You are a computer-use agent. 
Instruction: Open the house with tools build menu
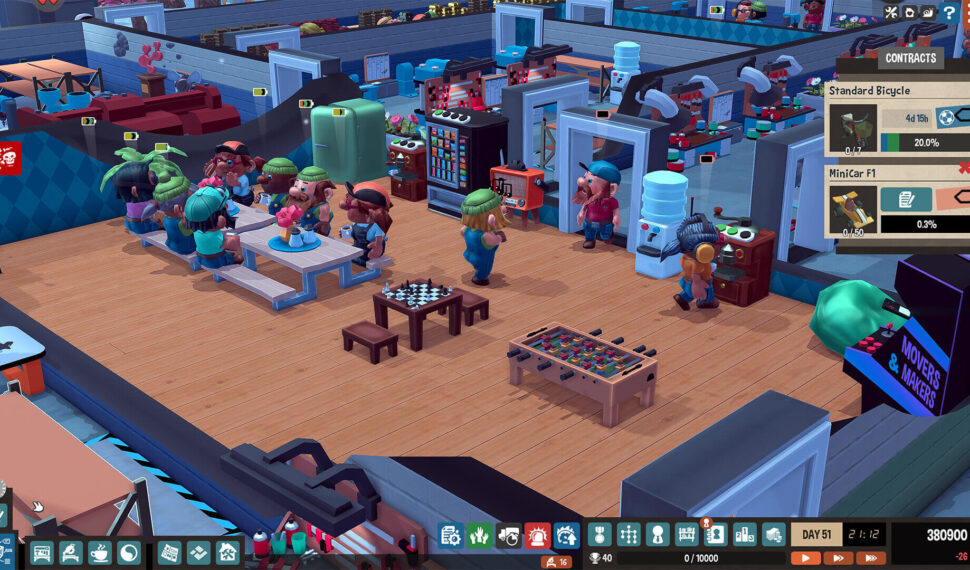(228, 553)
